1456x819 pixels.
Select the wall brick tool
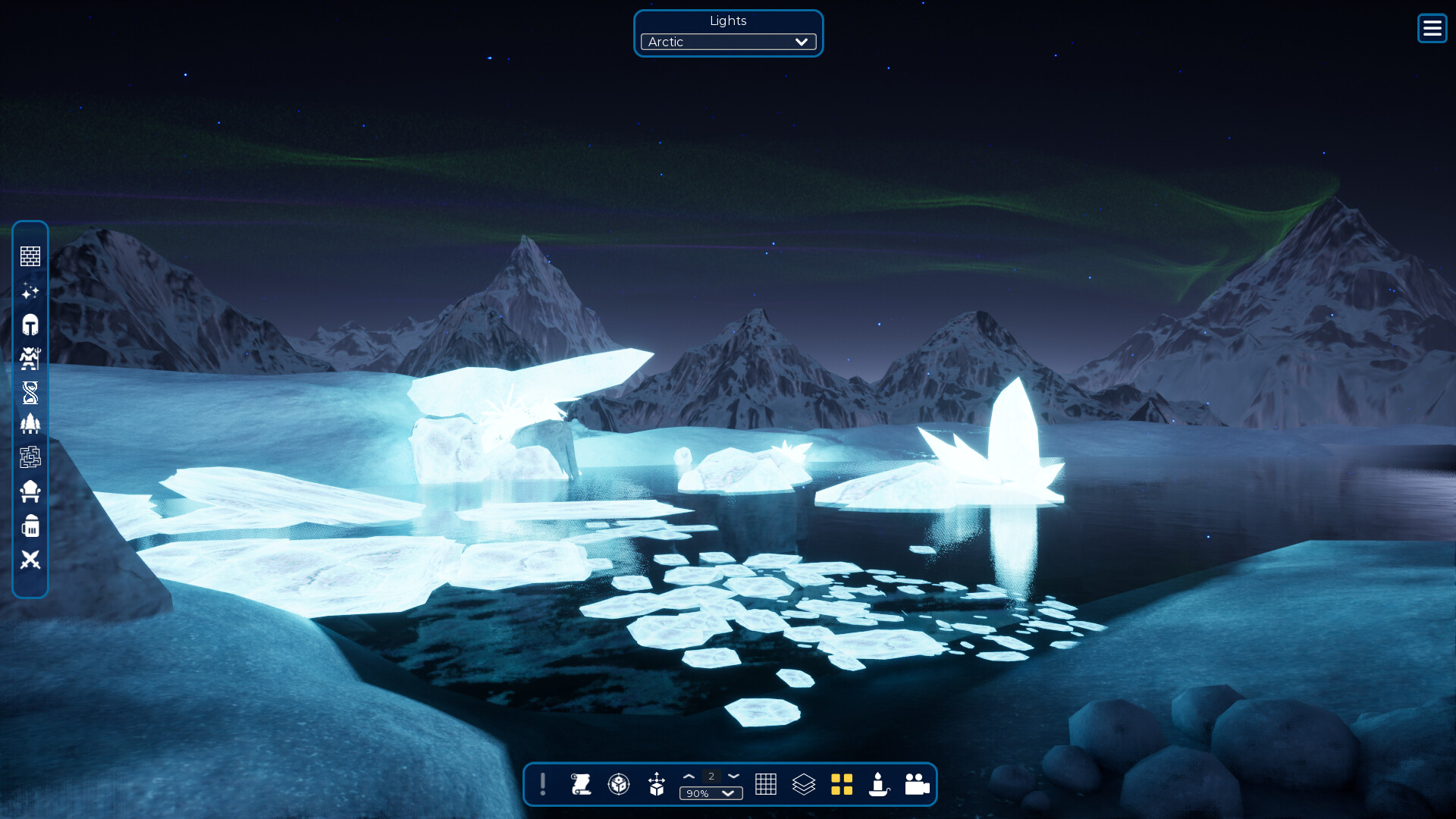(x=30, y=256)
